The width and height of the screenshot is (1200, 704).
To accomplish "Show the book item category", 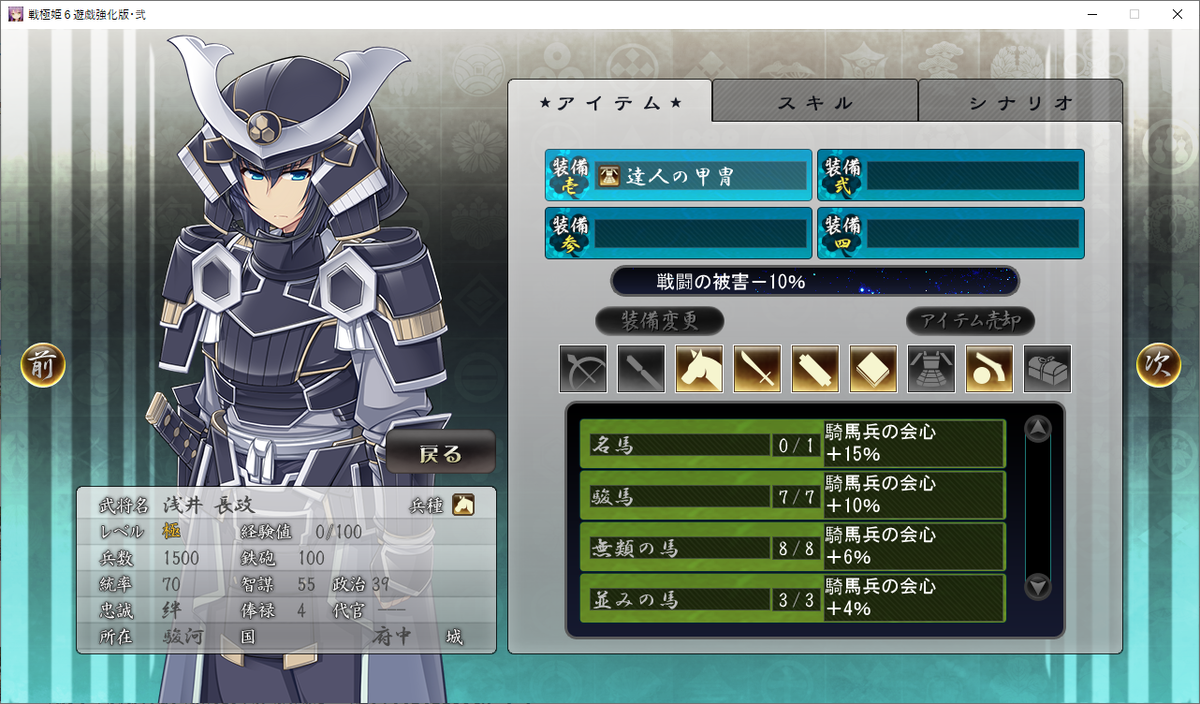I will click(x=873, y=369).
